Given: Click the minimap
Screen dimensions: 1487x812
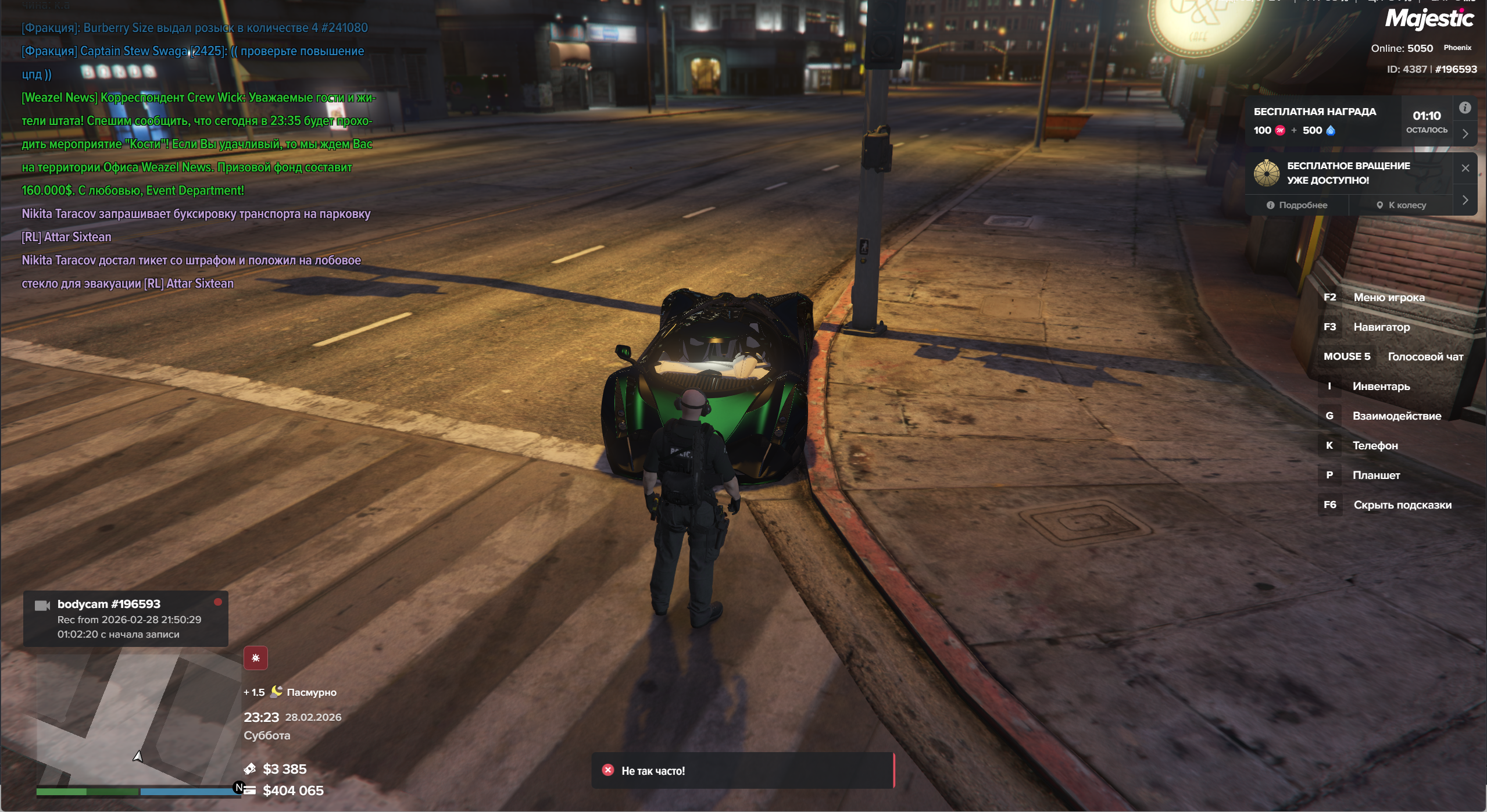Looking at the screenshot, I should point(138,721).
